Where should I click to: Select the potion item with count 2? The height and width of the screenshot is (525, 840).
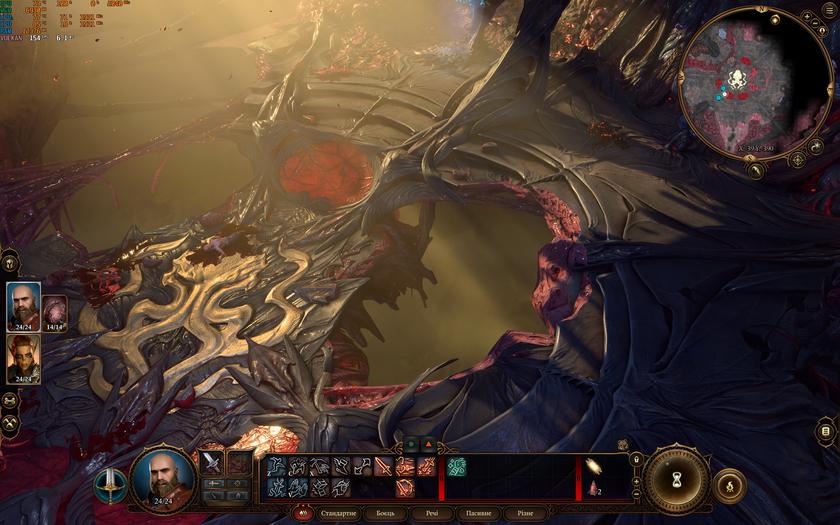click(x=594, y=488)
